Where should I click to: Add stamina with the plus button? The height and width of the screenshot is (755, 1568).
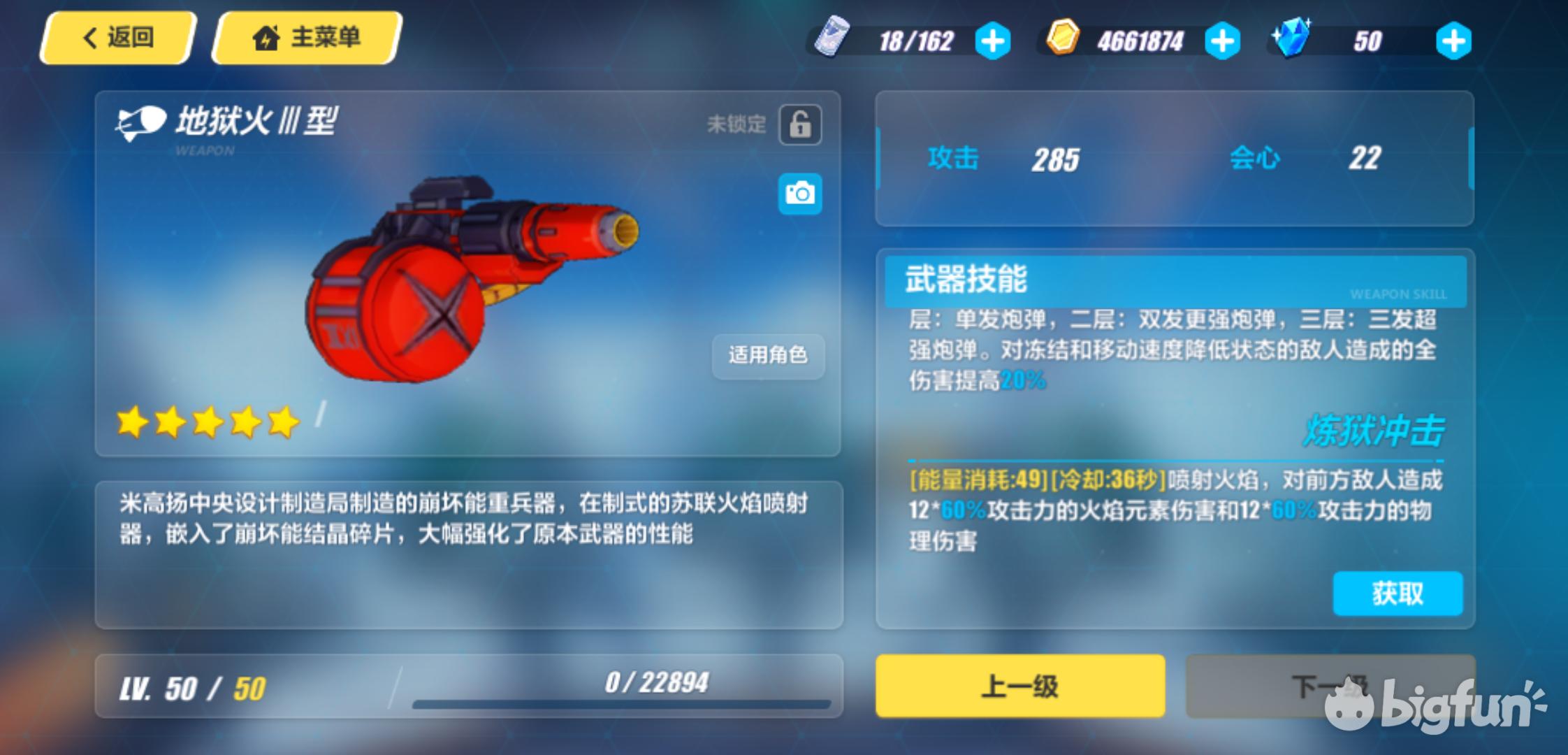[x=992, y=41]
